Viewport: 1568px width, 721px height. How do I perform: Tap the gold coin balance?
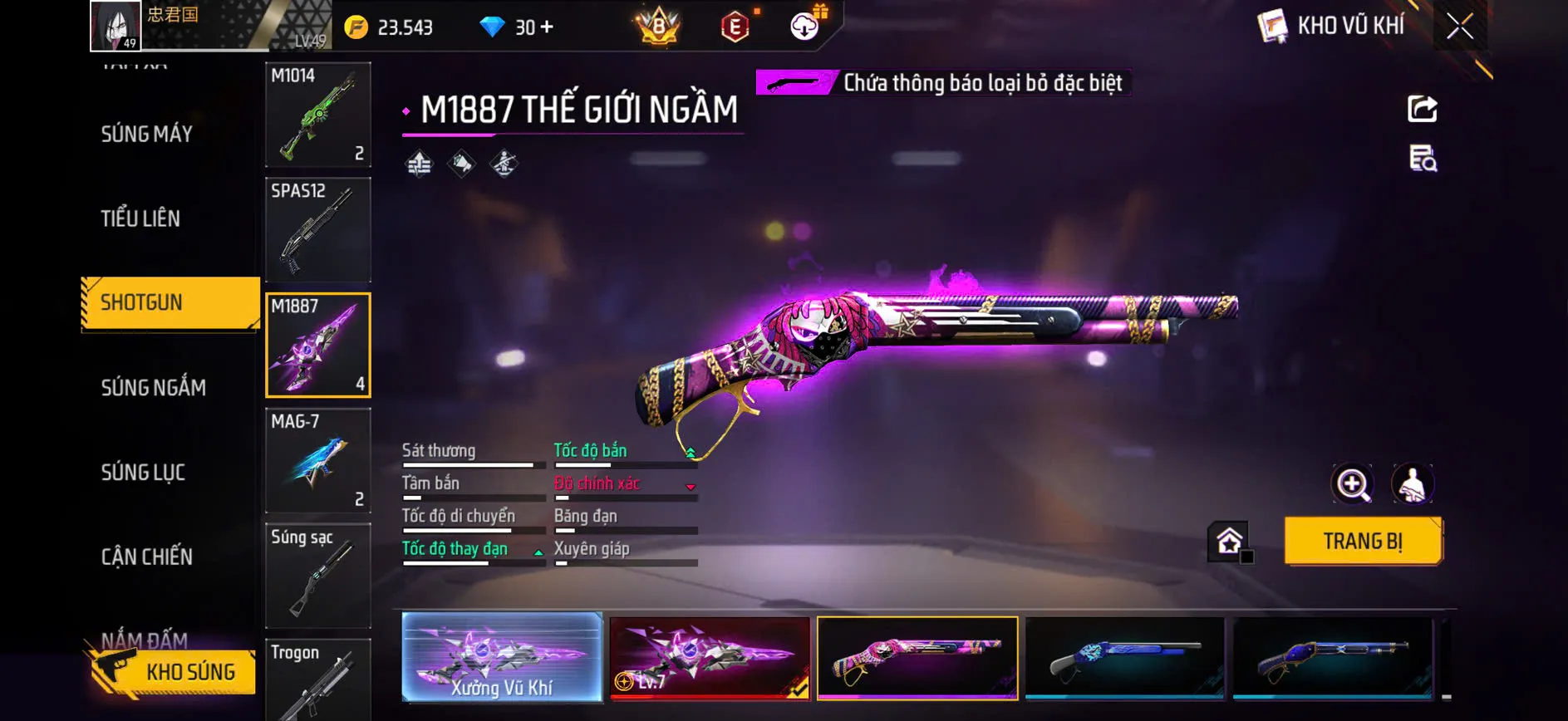coord(390,27)
